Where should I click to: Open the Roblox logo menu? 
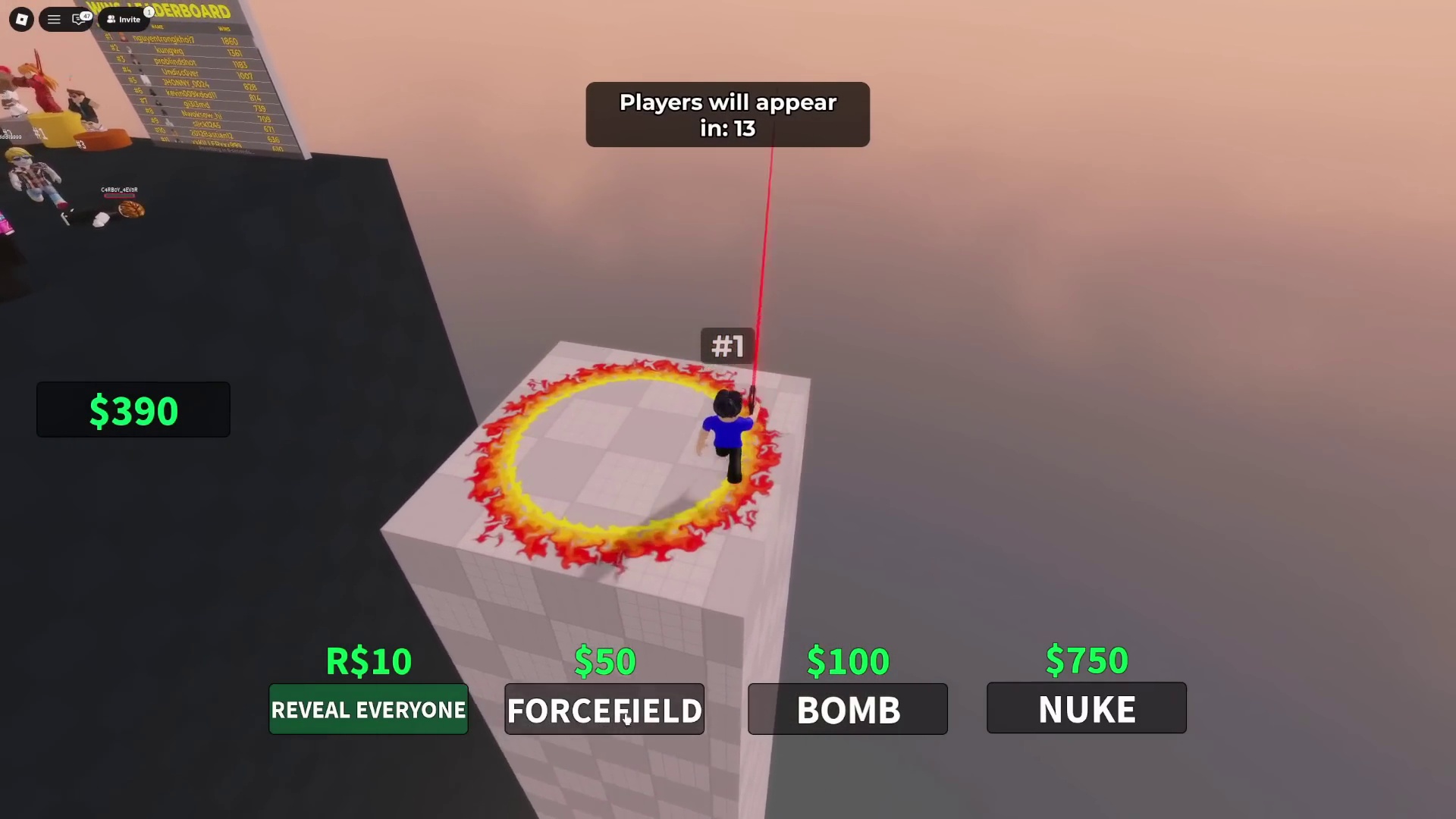pyautogui.click(x=21, y=20)
